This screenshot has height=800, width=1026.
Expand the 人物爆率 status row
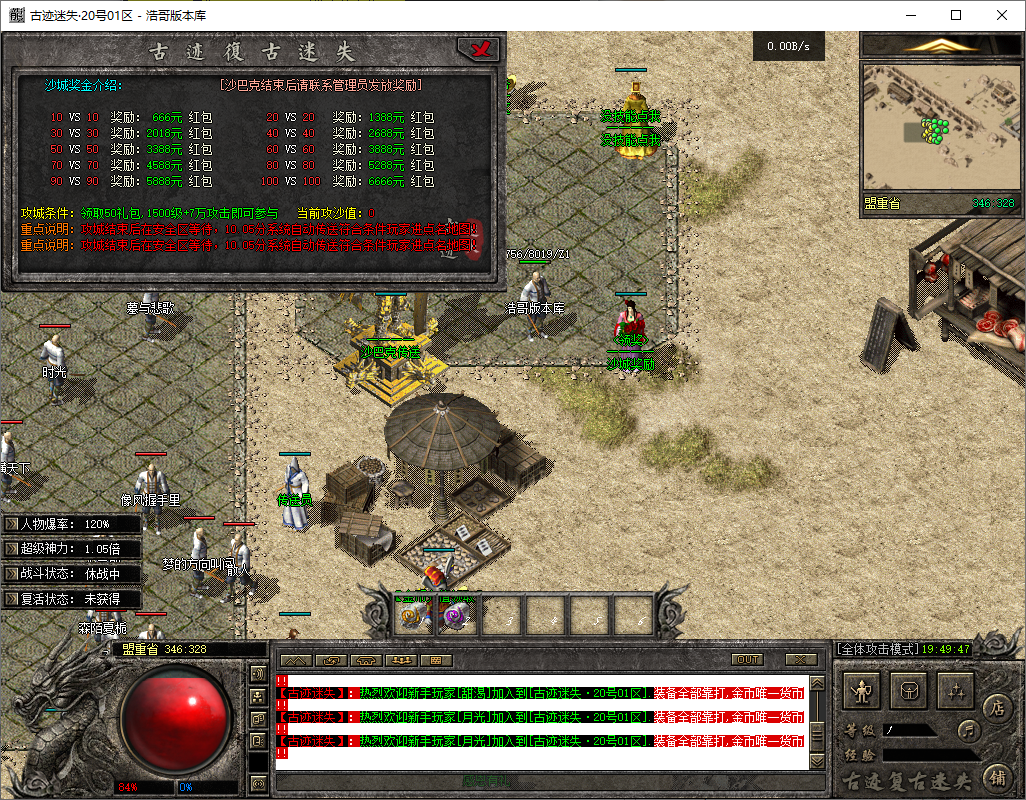coord(12,524)
